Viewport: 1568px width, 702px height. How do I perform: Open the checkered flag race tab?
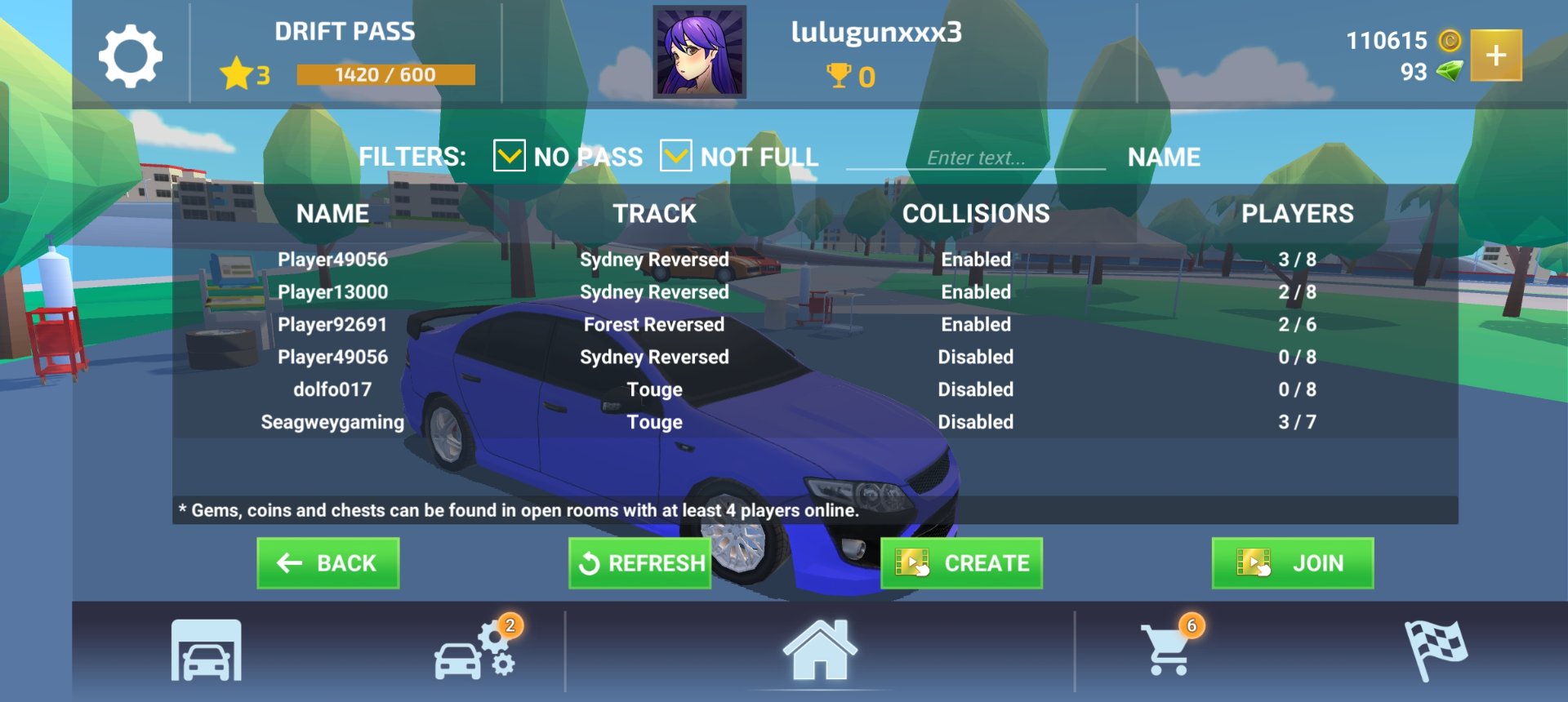(1434, 651)
